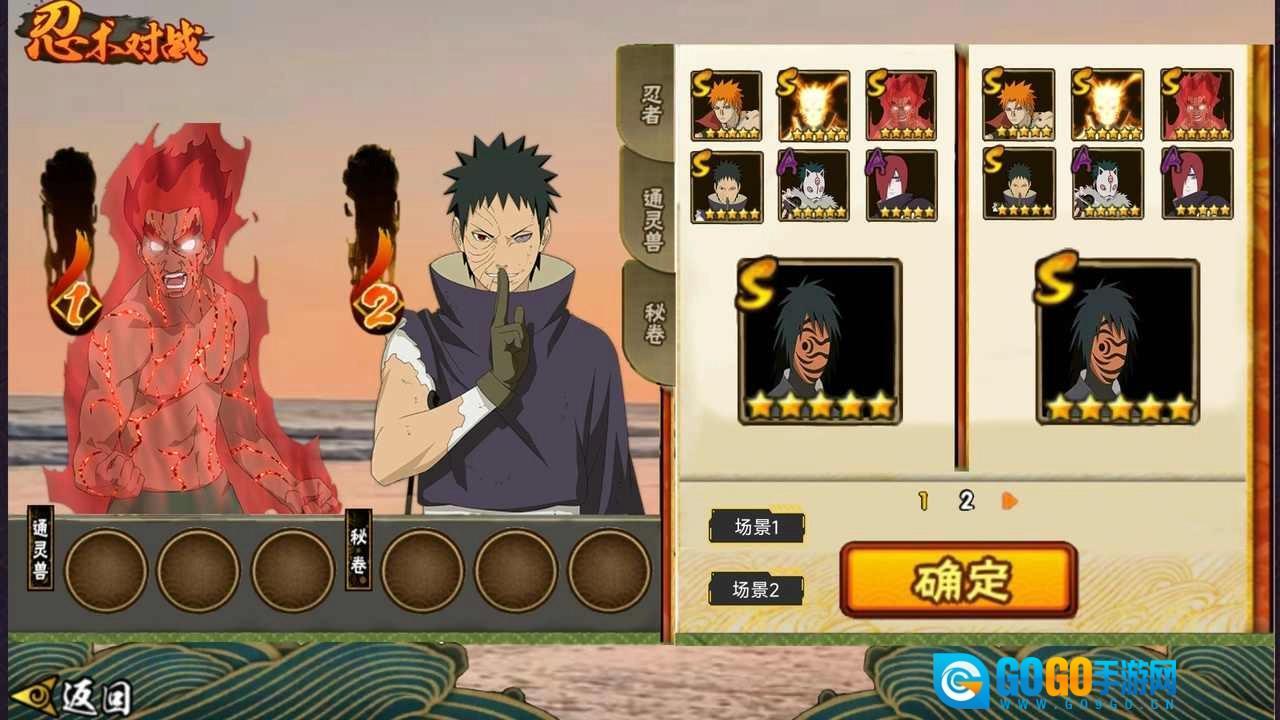
Task: Select the white-masked A-rank ninja in left roster
Action: (814, 186)
